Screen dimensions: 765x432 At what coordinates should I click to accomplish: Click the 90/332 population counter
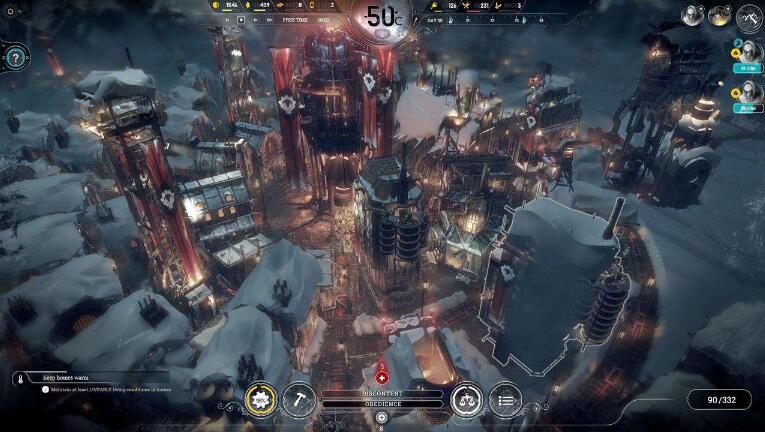[719, 400]
